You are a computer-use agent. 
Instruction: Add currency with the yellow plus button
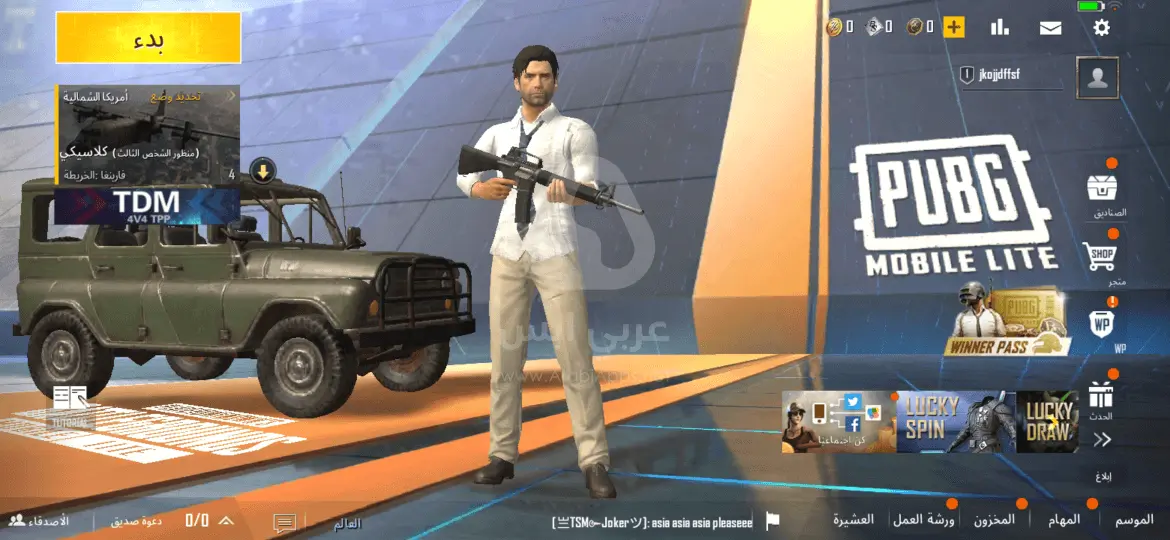[x=954, y=27]
